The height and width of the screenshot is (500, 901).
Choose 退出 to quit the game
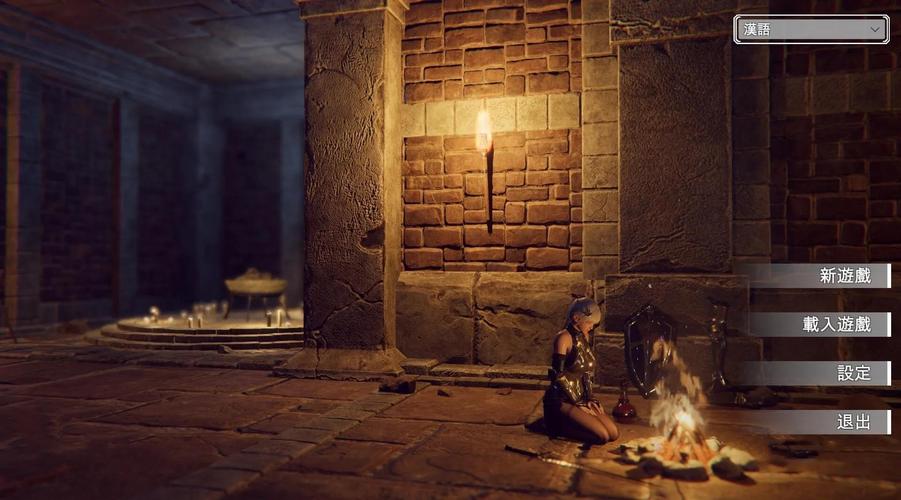click(x=820, y=422)
